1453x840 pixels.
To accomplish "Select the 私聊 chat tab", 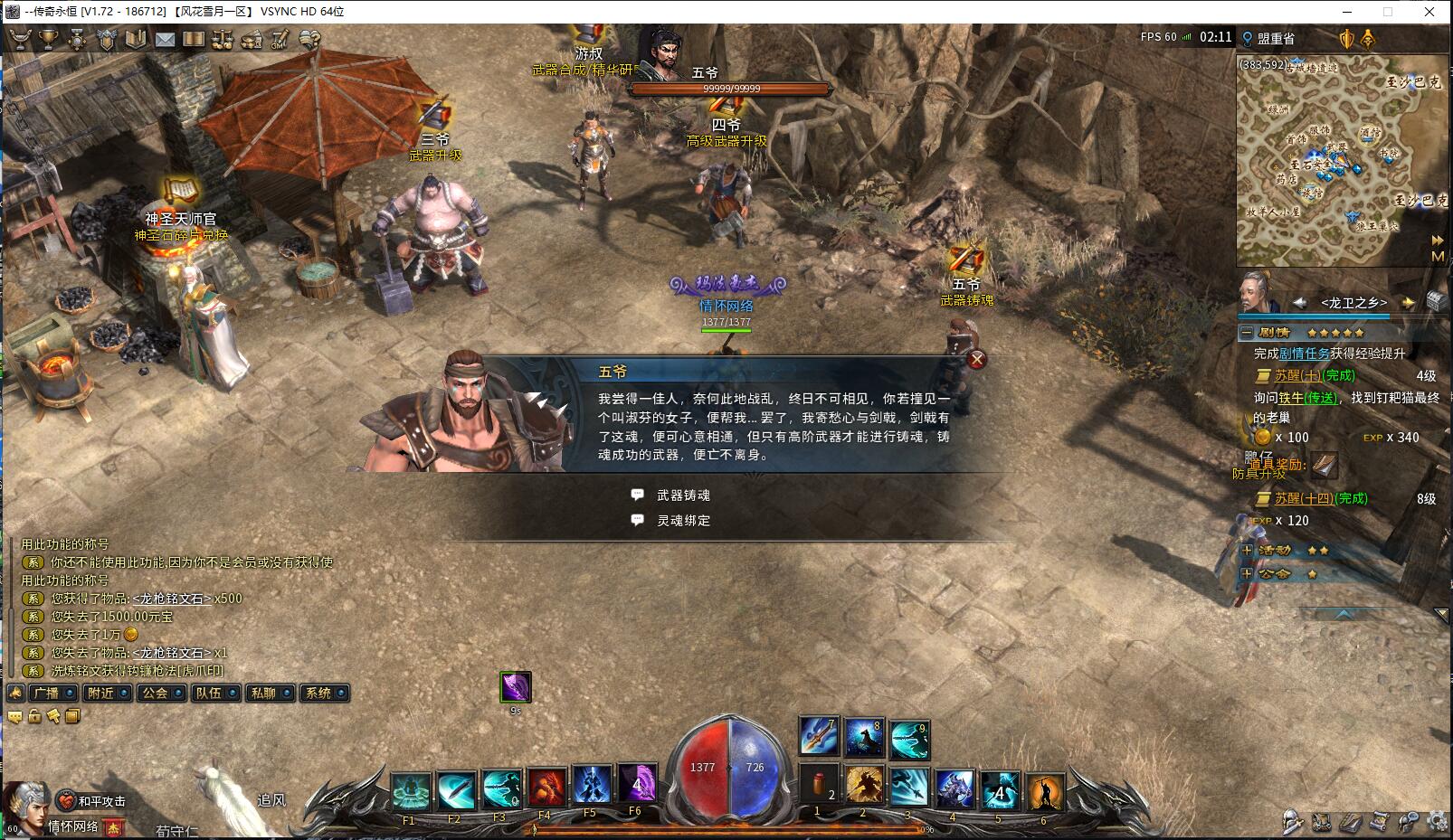I will (263, 694).
